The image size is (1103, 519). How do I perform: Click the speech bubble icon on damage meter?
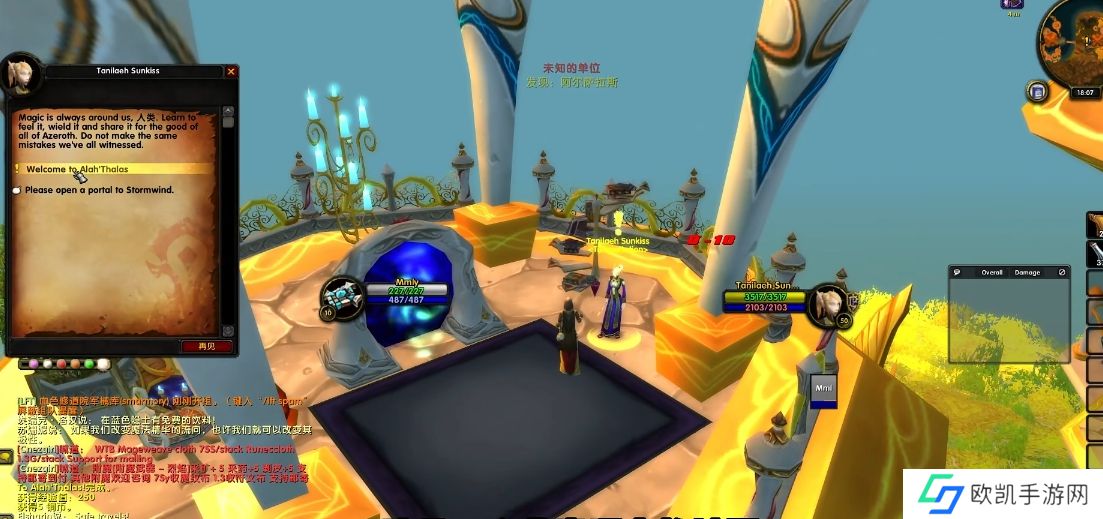(x=957, y=272)
